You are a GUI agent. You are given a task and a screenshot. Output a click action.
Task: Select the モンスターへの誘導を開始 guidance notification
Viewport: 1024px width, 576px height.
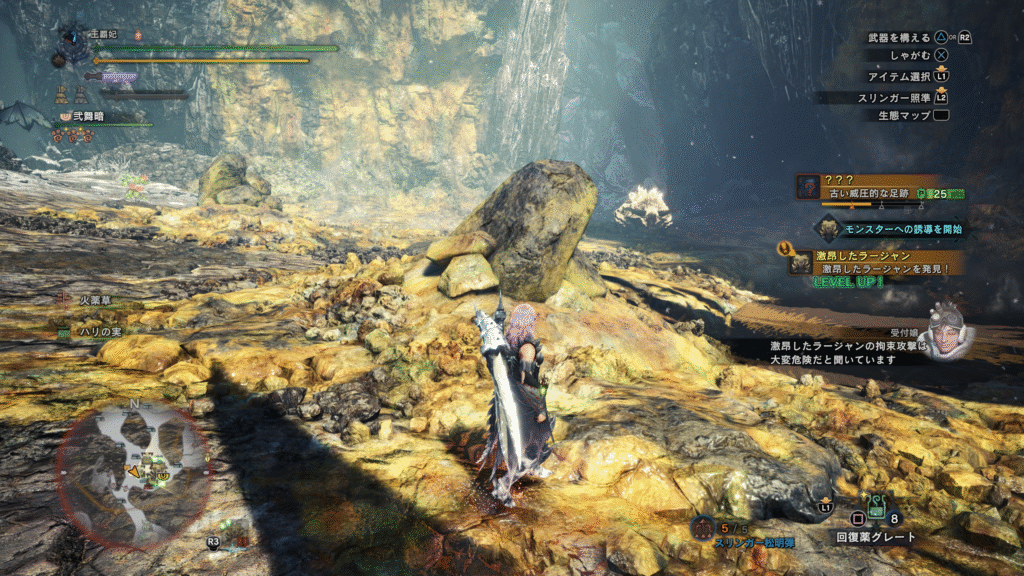click(889, 229)
